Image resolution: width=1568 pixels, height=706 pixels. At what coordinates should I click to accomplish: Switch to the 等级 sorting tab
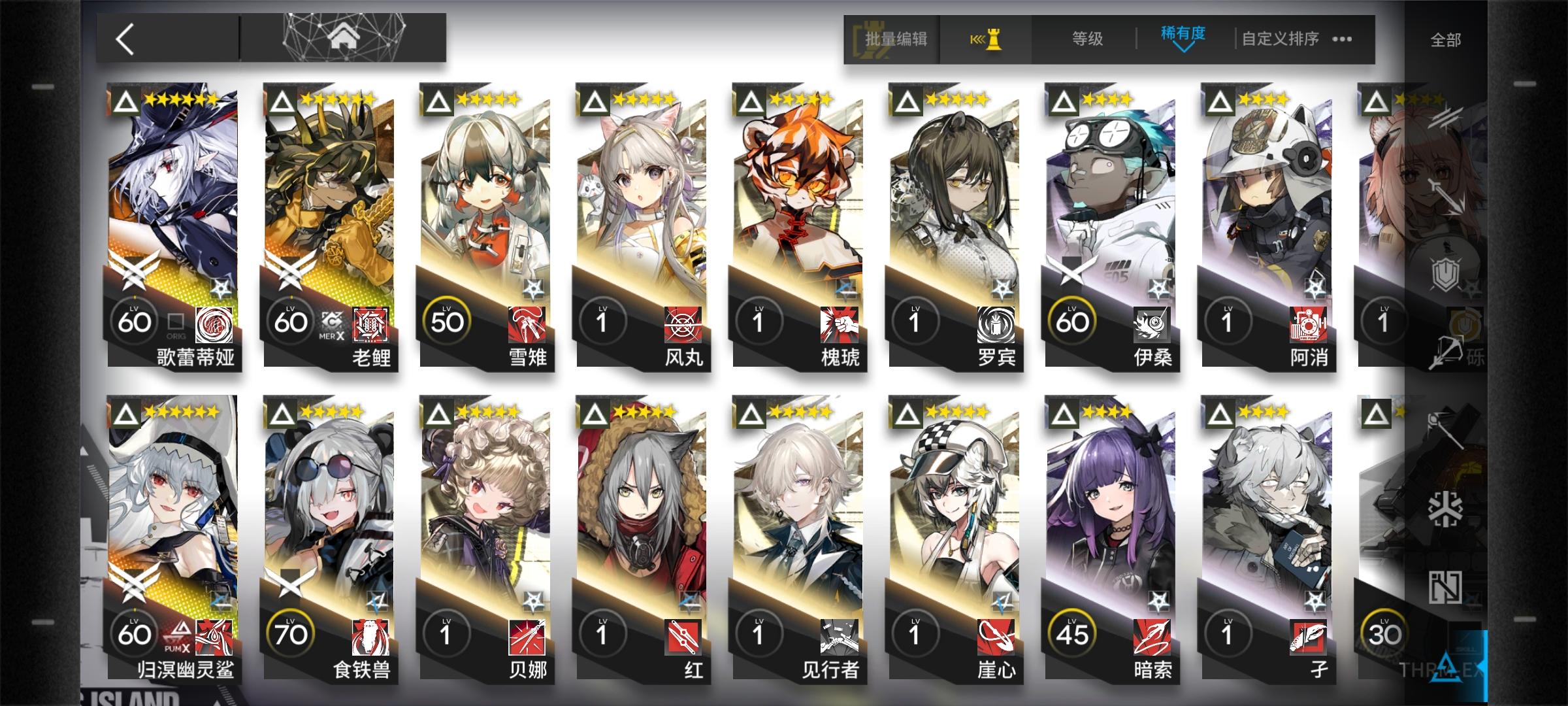tap(1086, 39)
